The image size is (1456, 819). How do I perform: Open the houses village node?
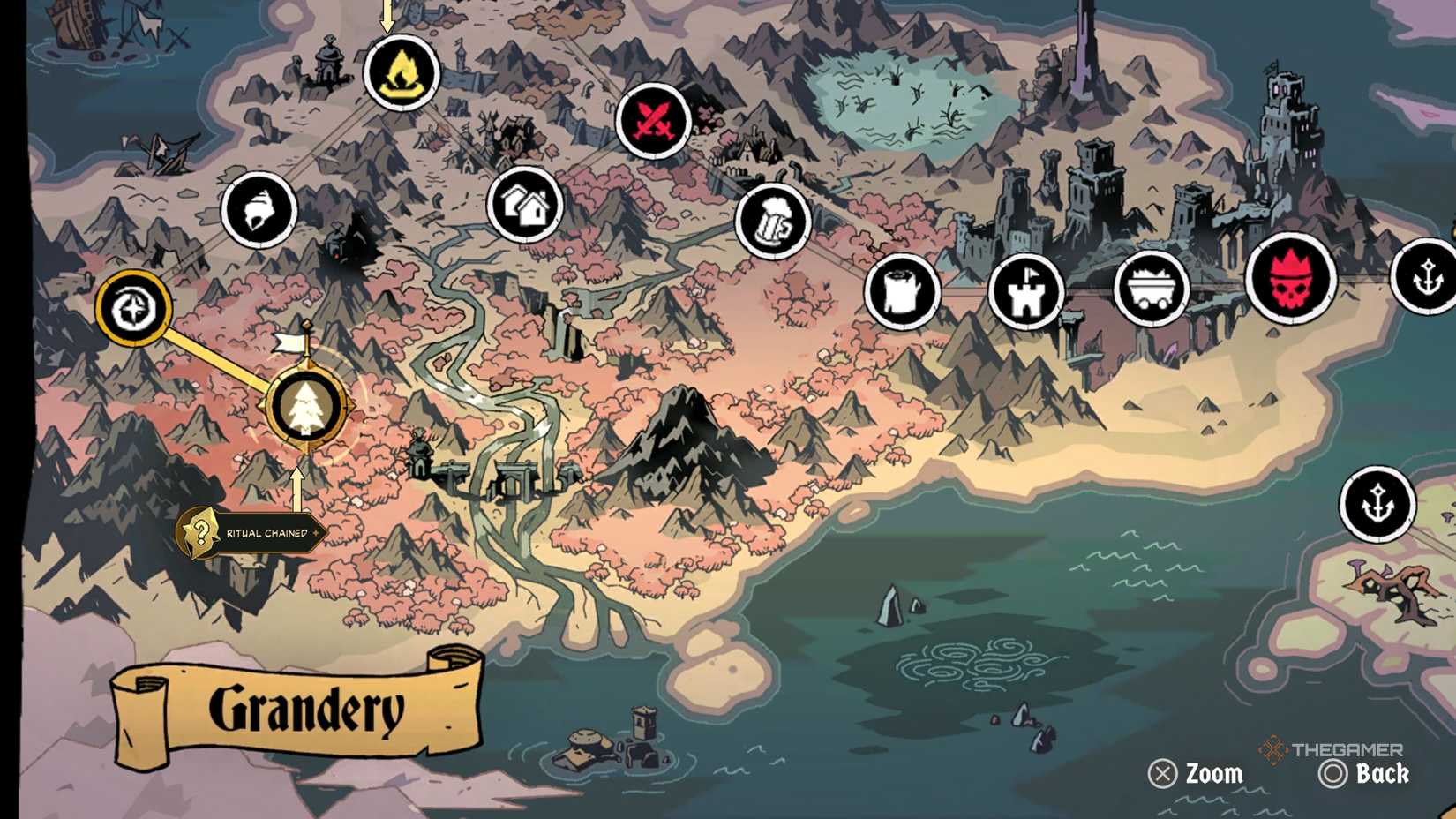pyautogui.click(x=522, y=205)
